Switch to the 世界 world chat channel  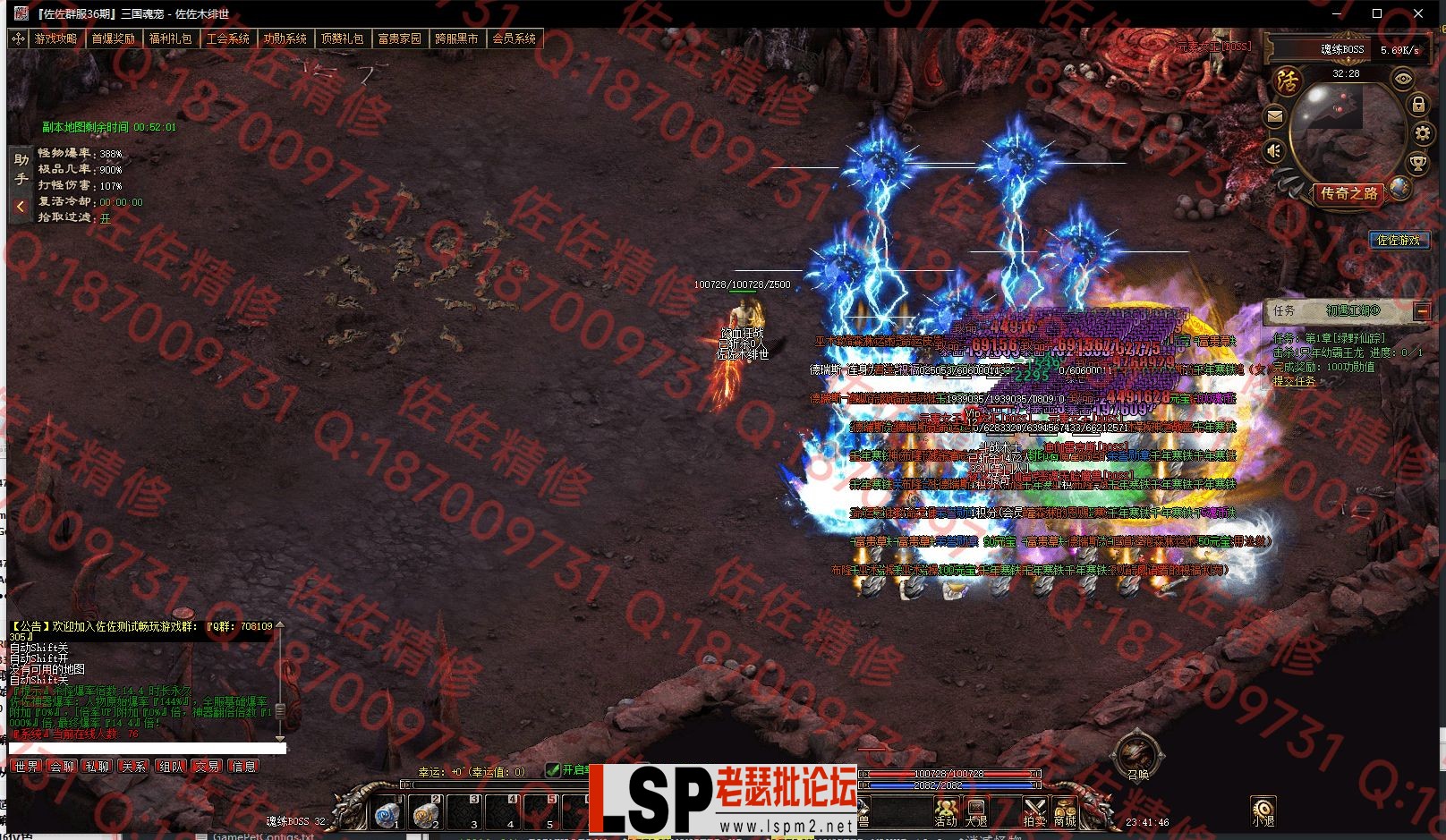click(x=27, y=767)
